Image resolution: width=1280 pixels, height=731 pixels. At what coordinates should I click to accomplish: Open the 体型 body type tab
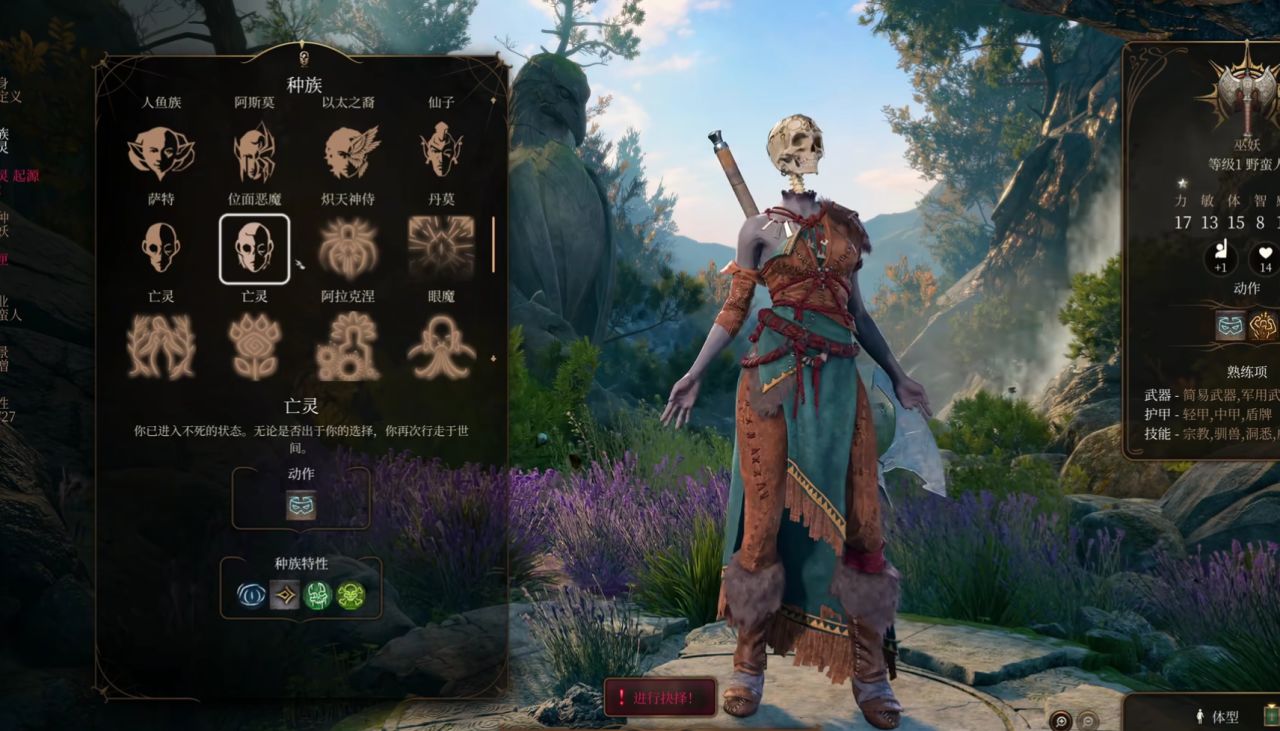point(1217,716)
